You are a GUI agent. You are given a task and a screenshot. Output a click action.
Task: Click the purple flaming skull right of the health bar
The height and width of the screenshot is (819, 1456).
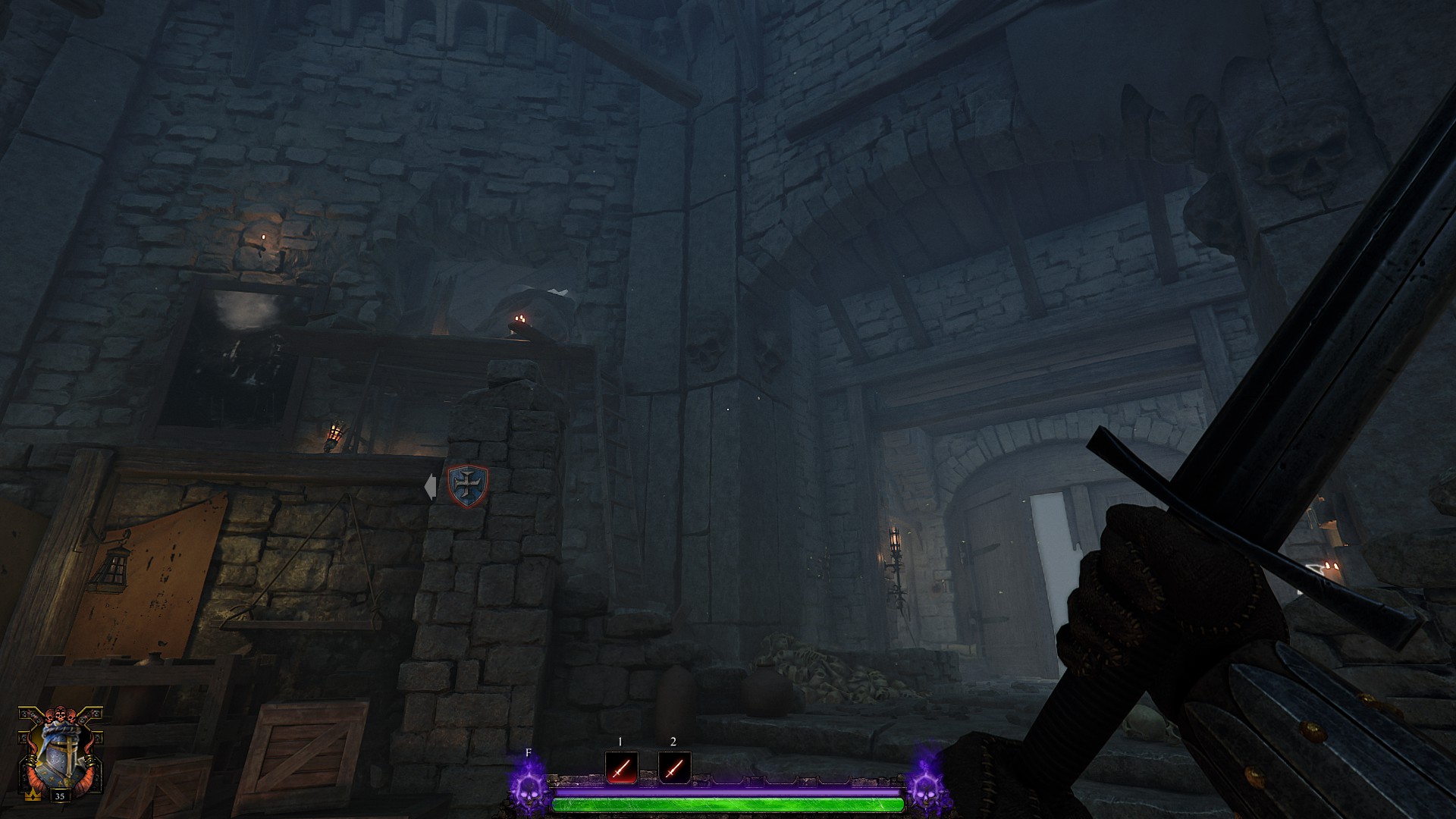[x=926, y=789]
